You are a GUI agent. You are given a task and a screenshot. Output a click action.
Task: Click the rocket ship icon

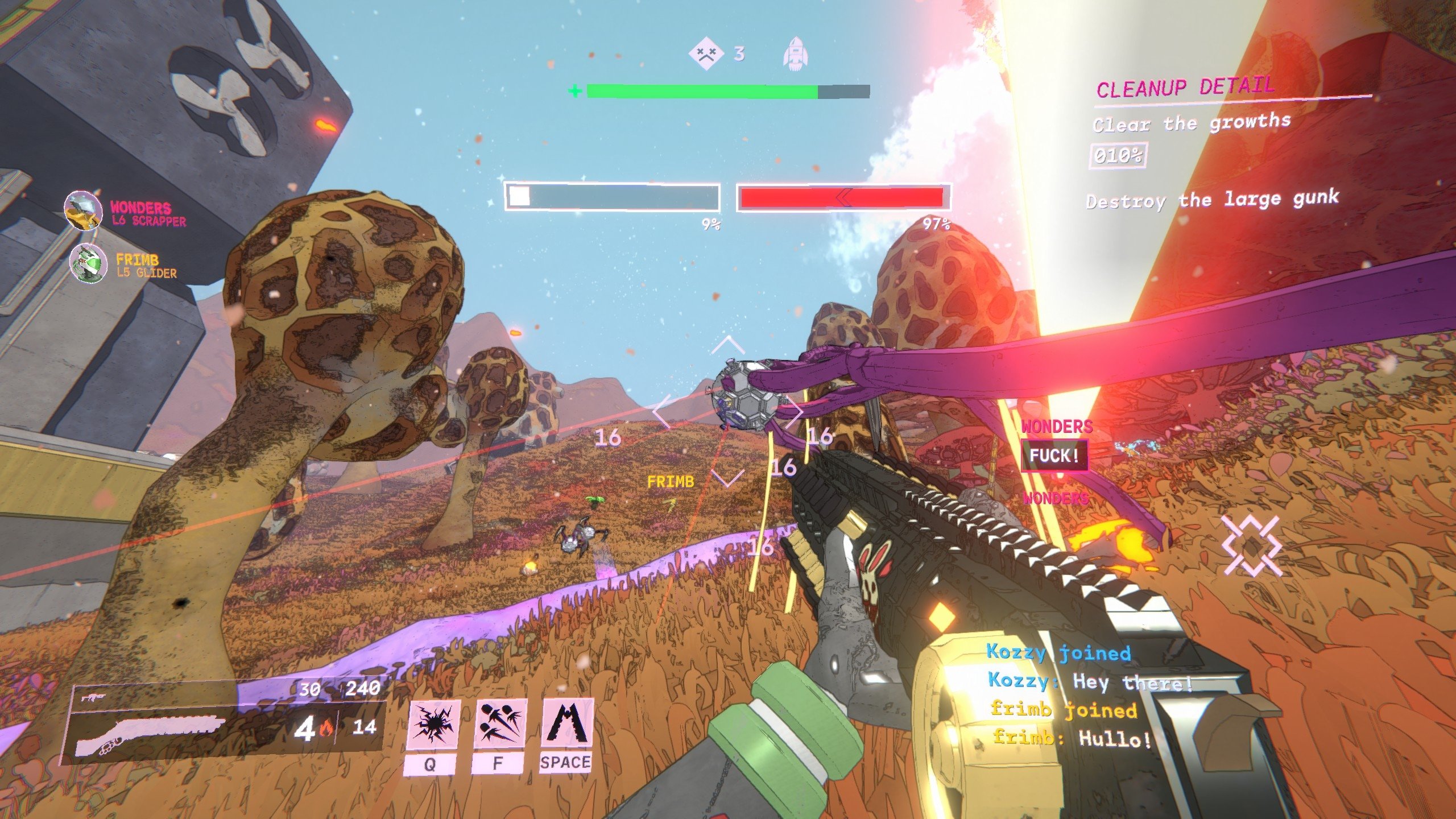tap(795, 55)
